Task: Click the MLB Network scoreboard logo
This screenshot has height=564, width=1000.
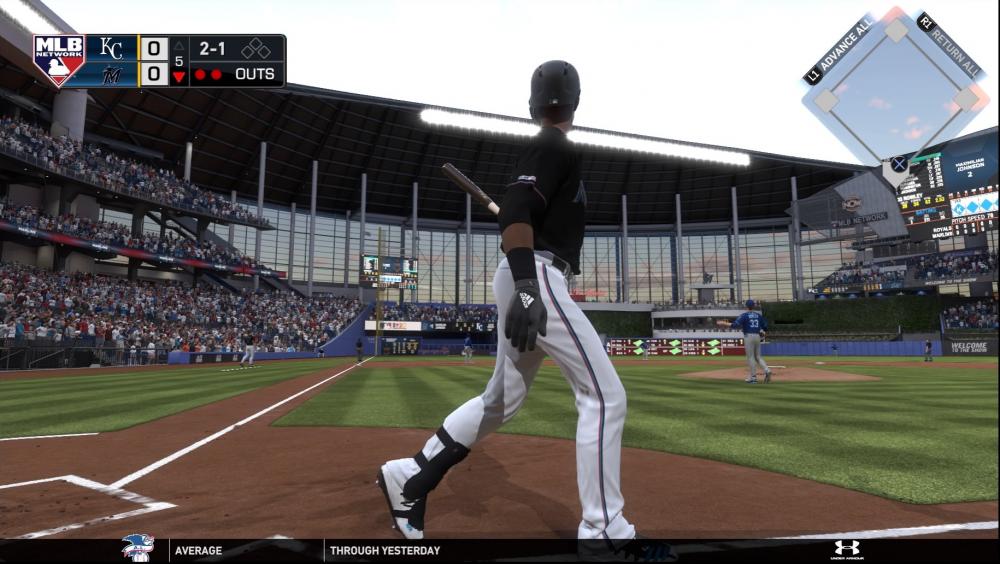Action: click(x=59, y=60)
